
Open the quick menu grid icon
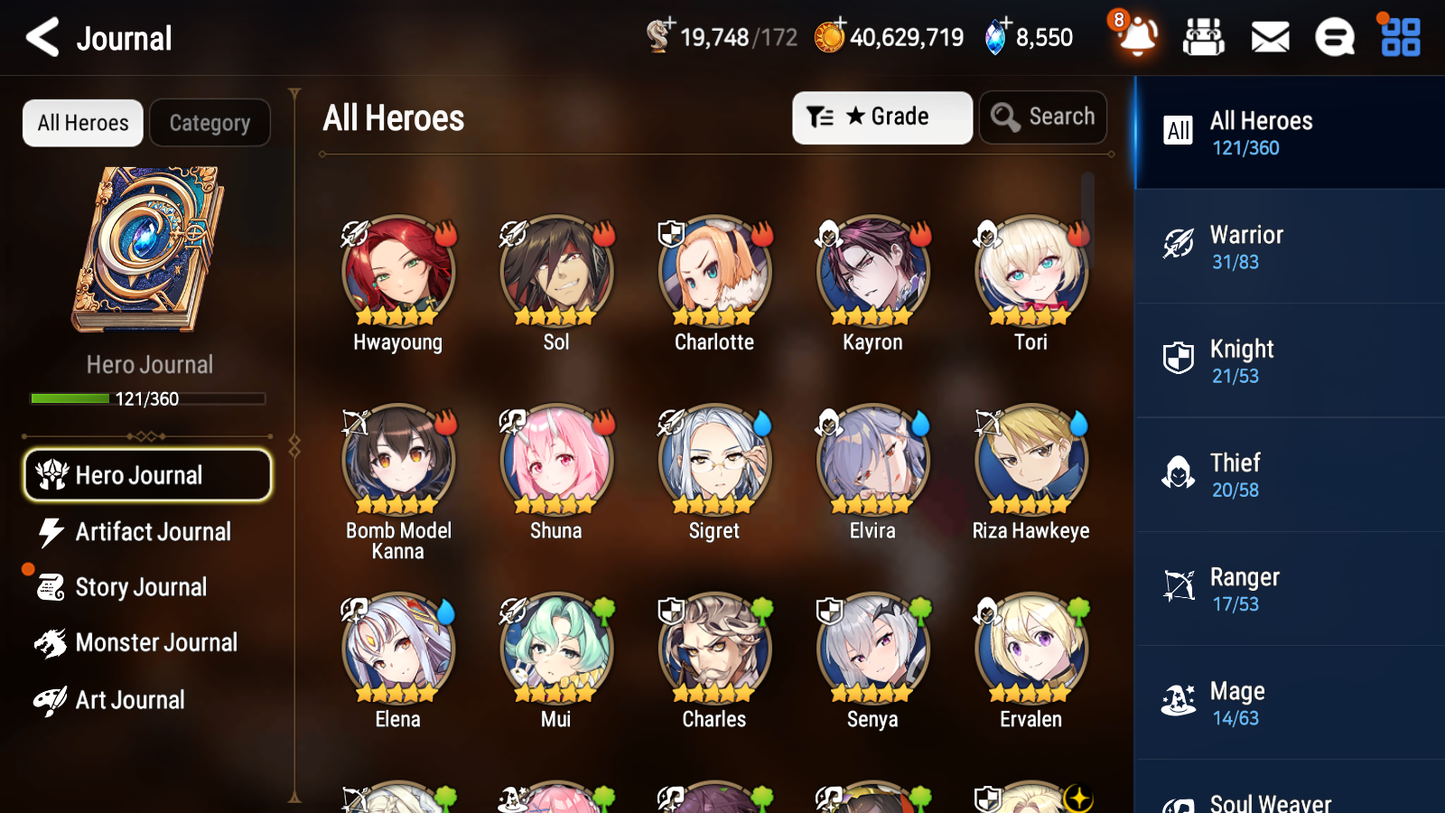1399,36
